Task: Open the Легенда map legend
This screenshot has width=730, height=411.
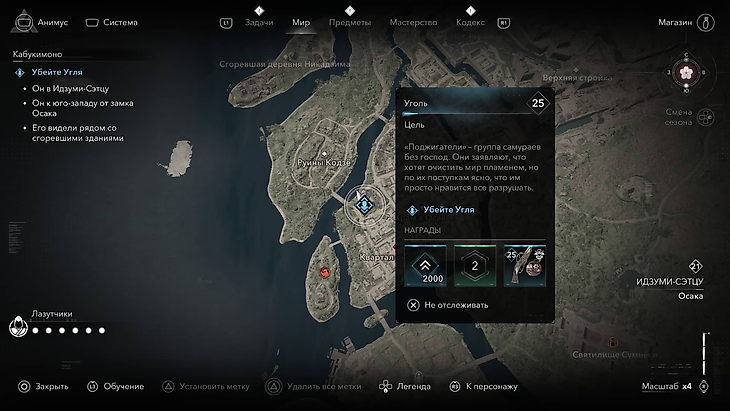Action: pyautogui.click(x=404, y=386)
